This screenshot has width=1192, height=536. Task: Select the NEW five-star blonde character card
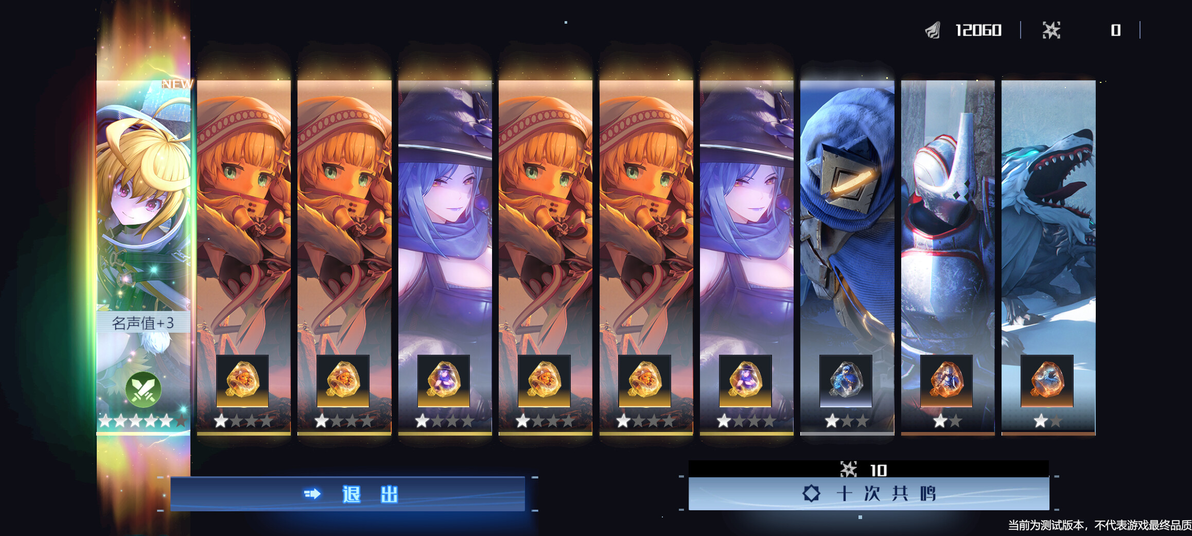(x=143, y=220)
